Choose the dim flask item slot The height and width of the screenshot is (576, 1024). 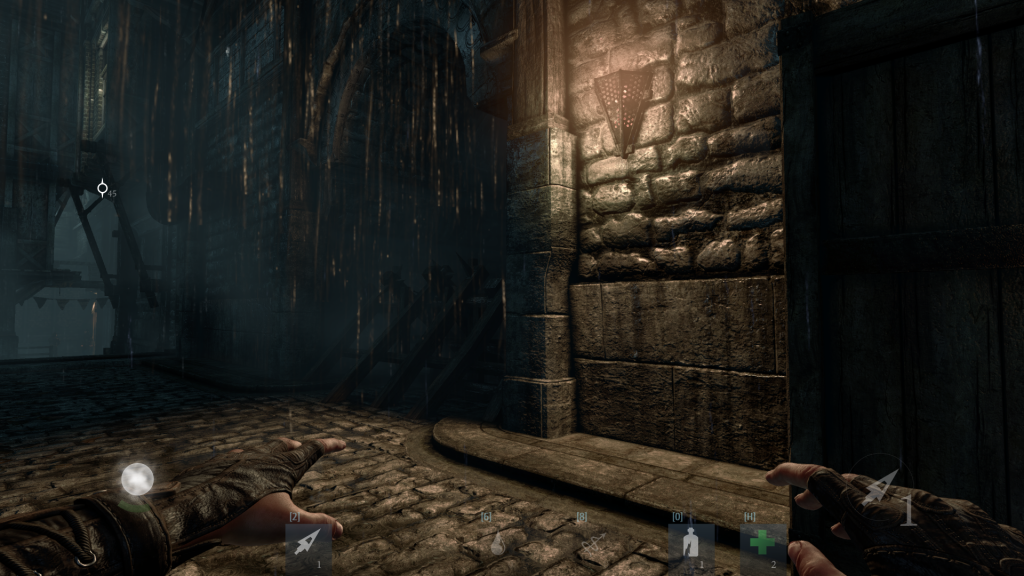pyautogui.click(x=496, y=543)
